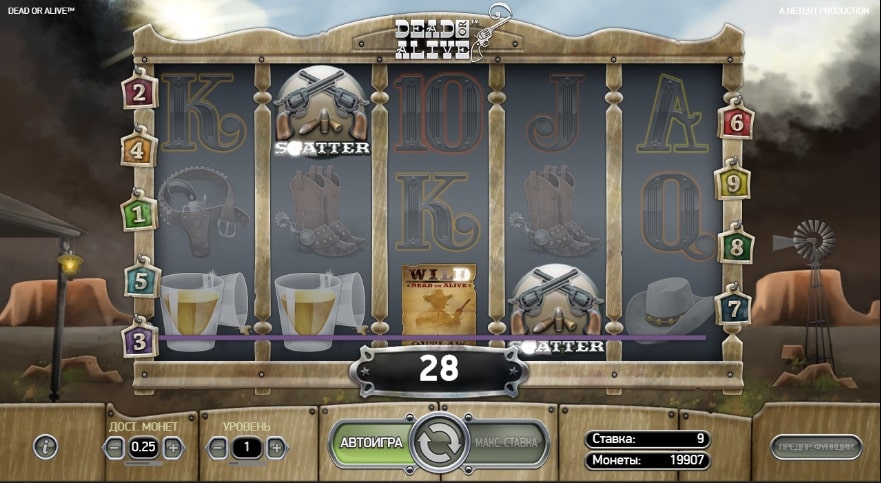Select payline marker number 9
This screenshot has width=881, height=483.
click(x=732, y=183)
